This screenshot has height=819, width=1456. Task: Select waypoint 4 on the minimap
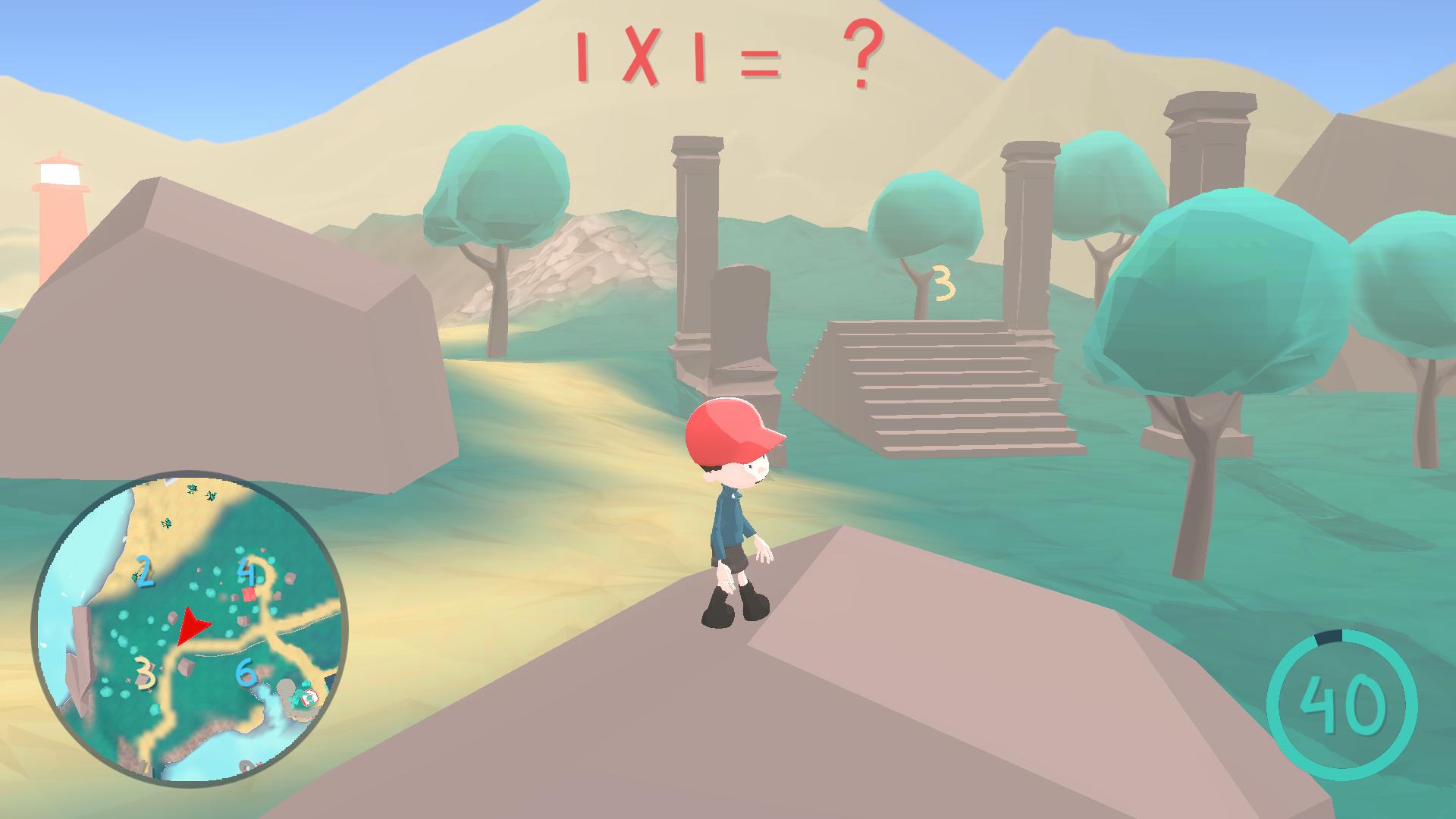[248, 571]
